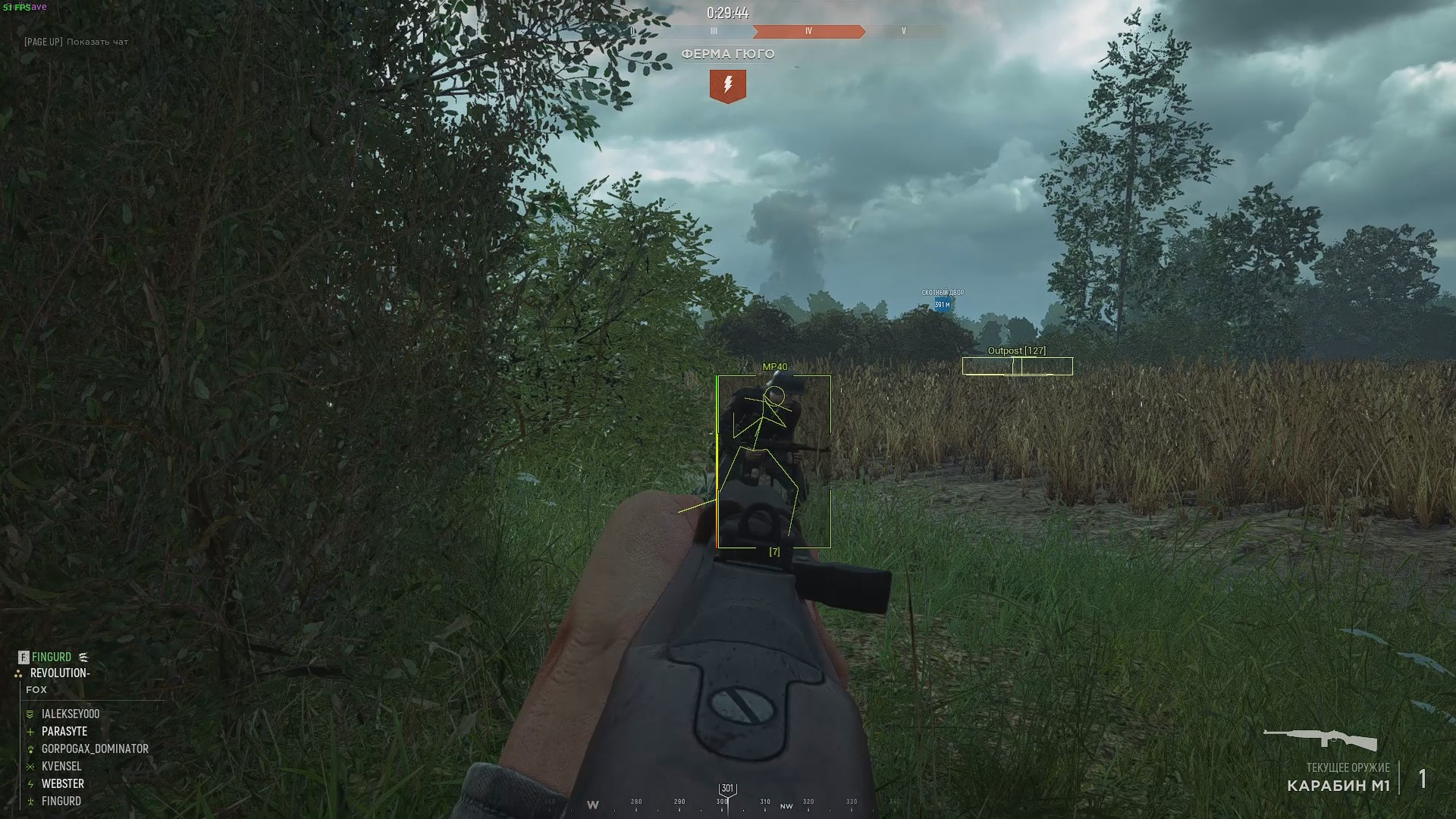Click PARASYTE's highlighted active-player name
Screen dimensions: 1456x819
click(x=64, y=731)
